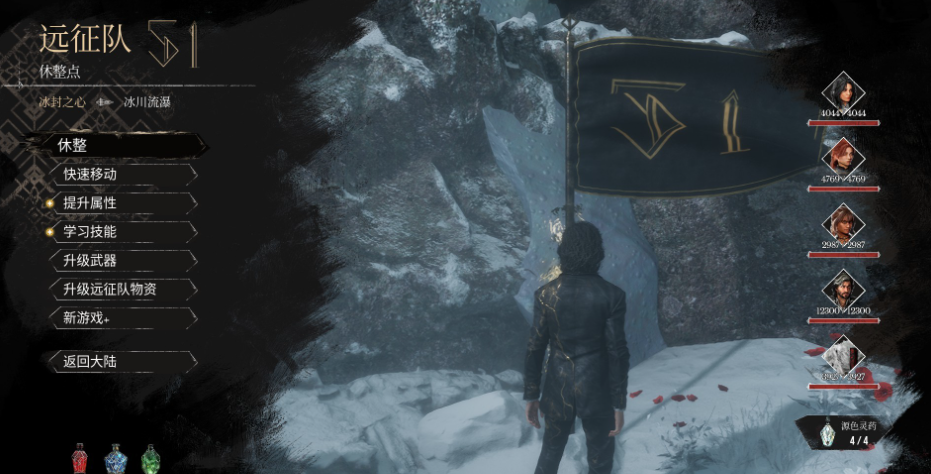The width and height of the screenshot is (931, 474).
Task: Open the 升级远征队物资 menu entry
Action: [x=120, y=290]
